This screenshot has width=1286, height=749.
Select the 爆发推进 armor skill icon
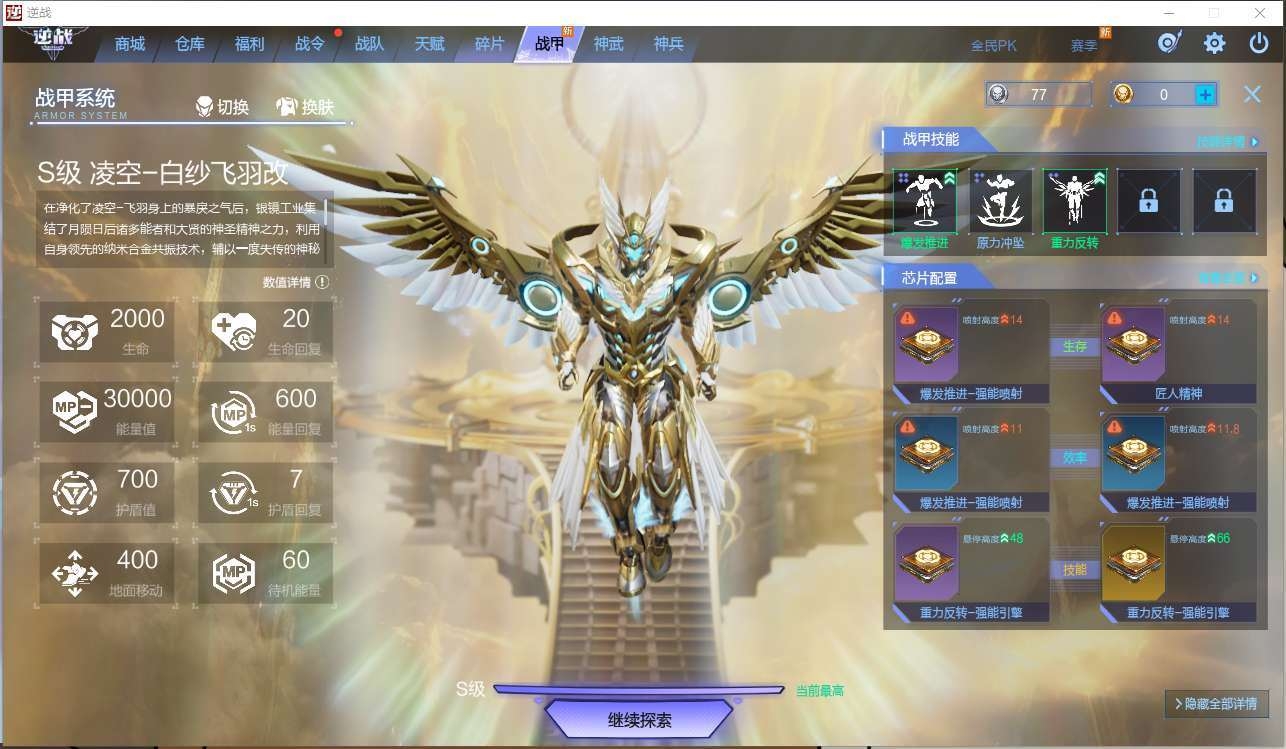(x=924, y=201)
